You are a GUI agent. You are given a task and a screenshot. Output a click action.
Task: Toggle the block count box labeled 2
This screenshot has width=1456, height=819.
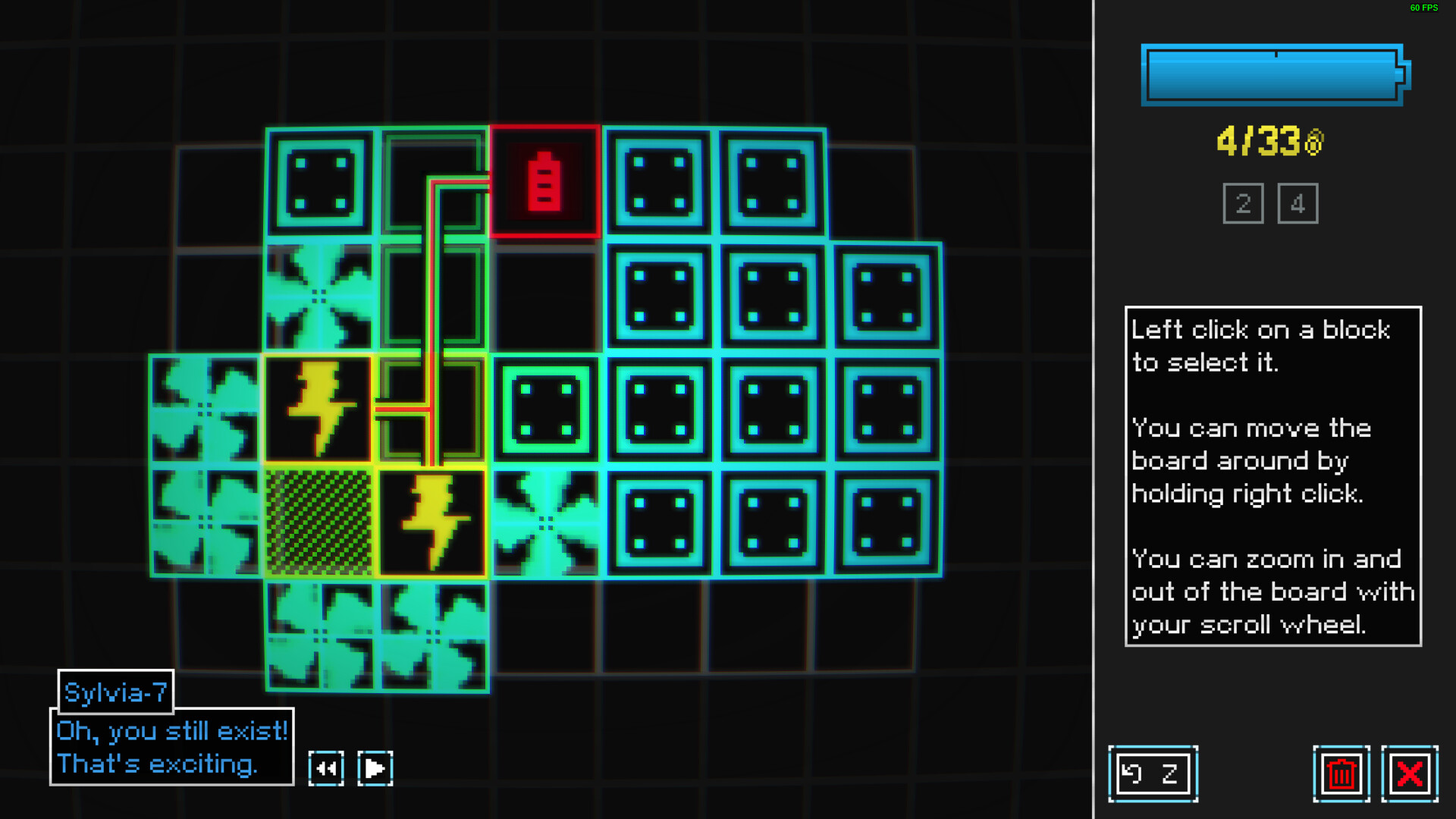[x=1243, y=202]
